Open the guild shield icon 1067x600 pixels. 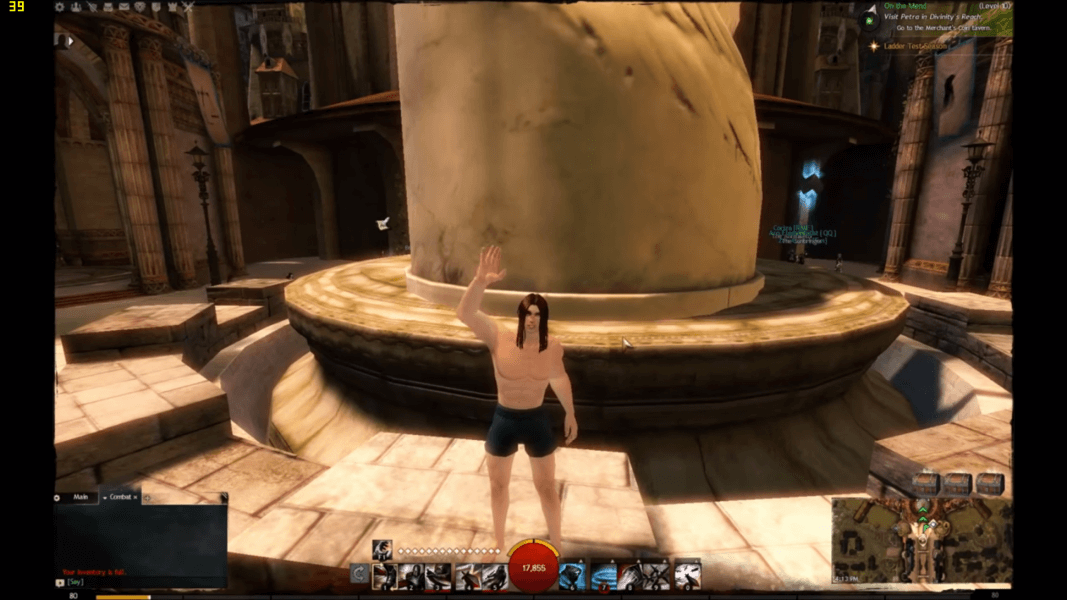(156, 7)
